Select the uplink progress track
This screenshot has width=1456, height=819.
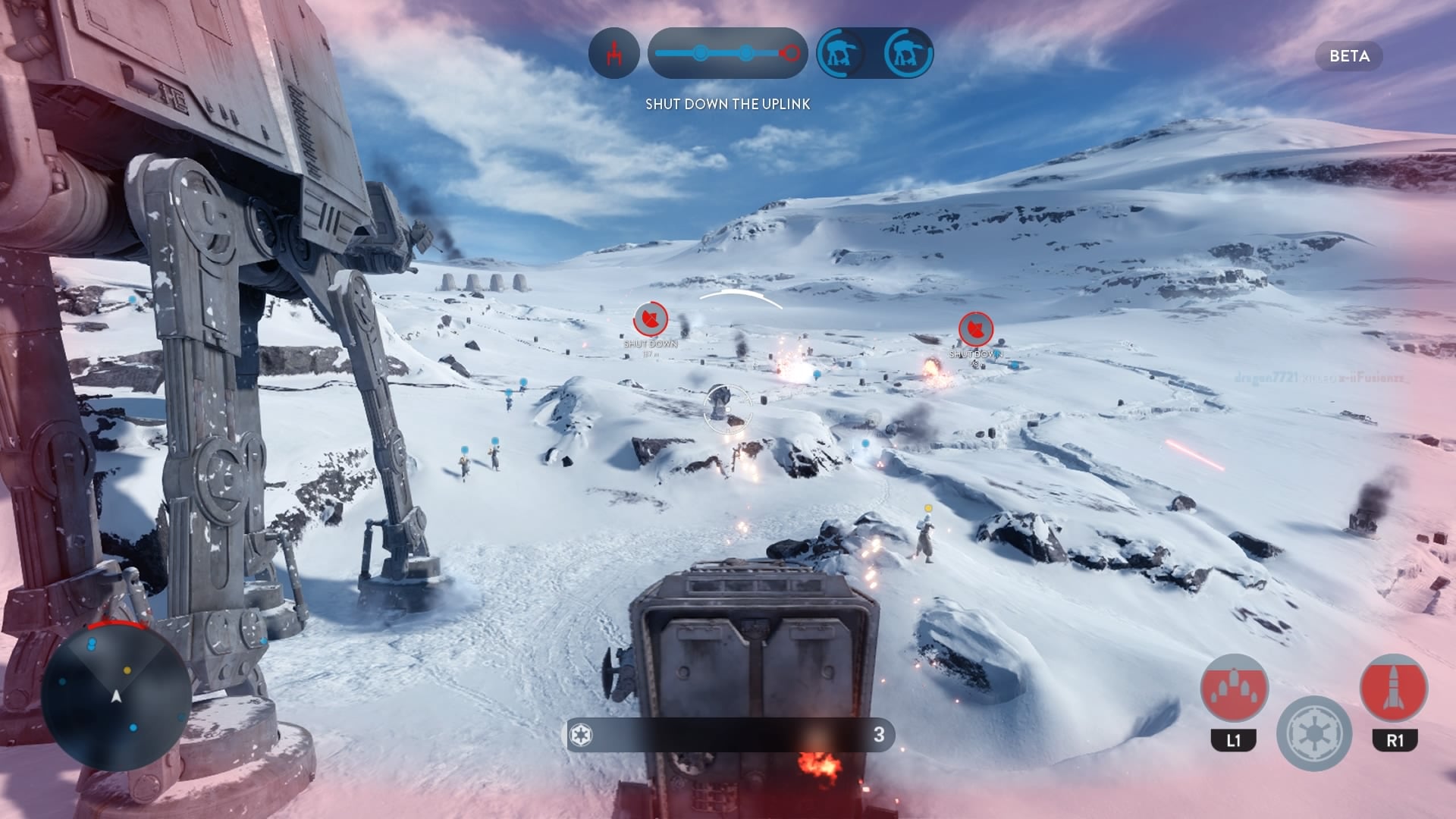(727, 53)
